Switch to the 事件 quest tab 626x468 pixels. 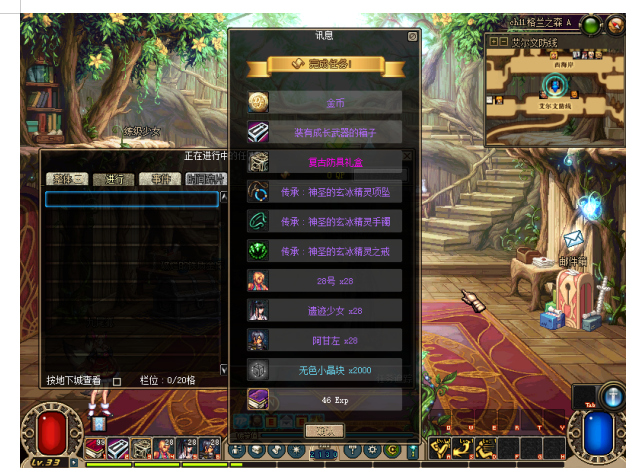tap(158, 179)
